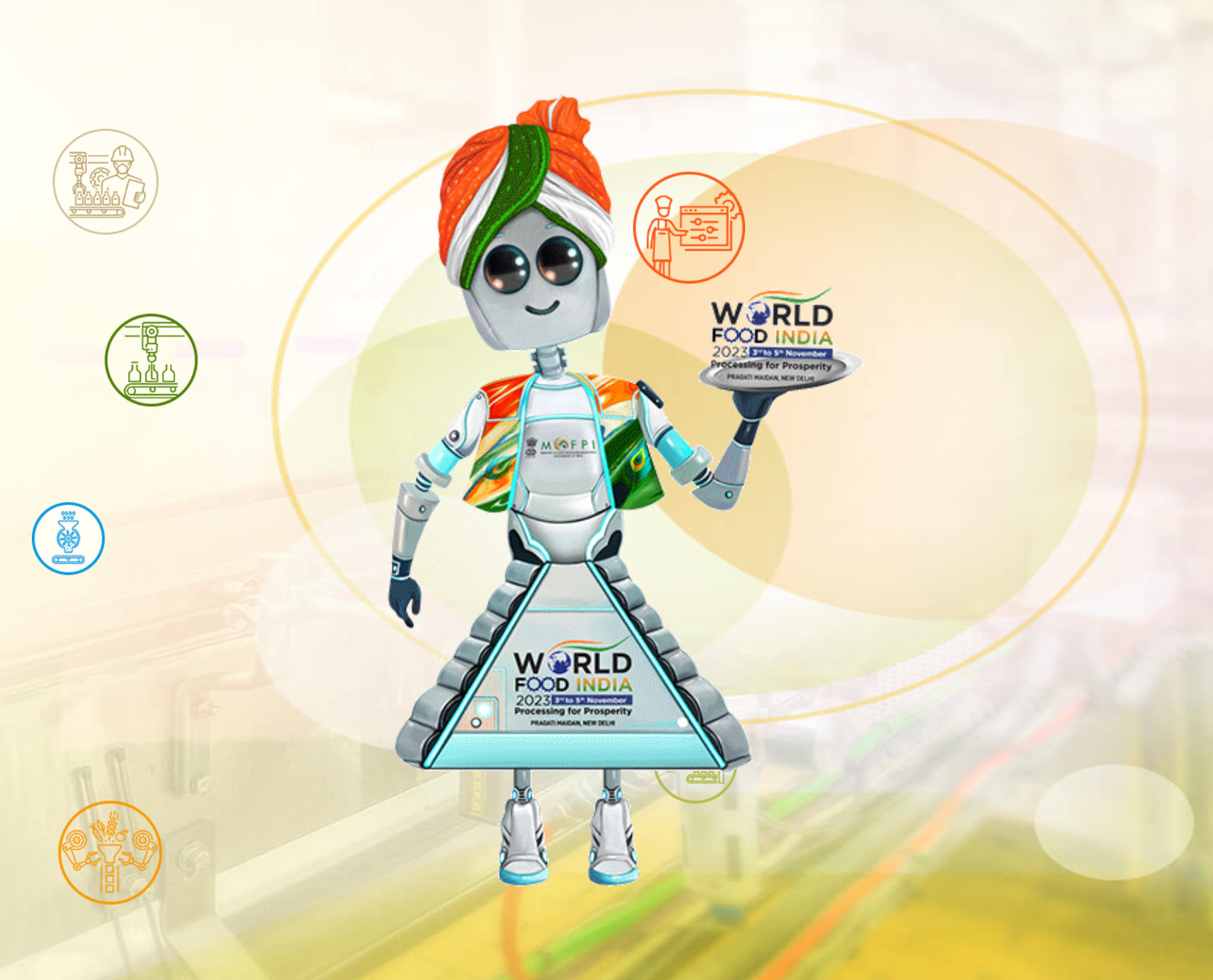
Task: Activate the red chef control panel icon
Action: tap(689, 228)
